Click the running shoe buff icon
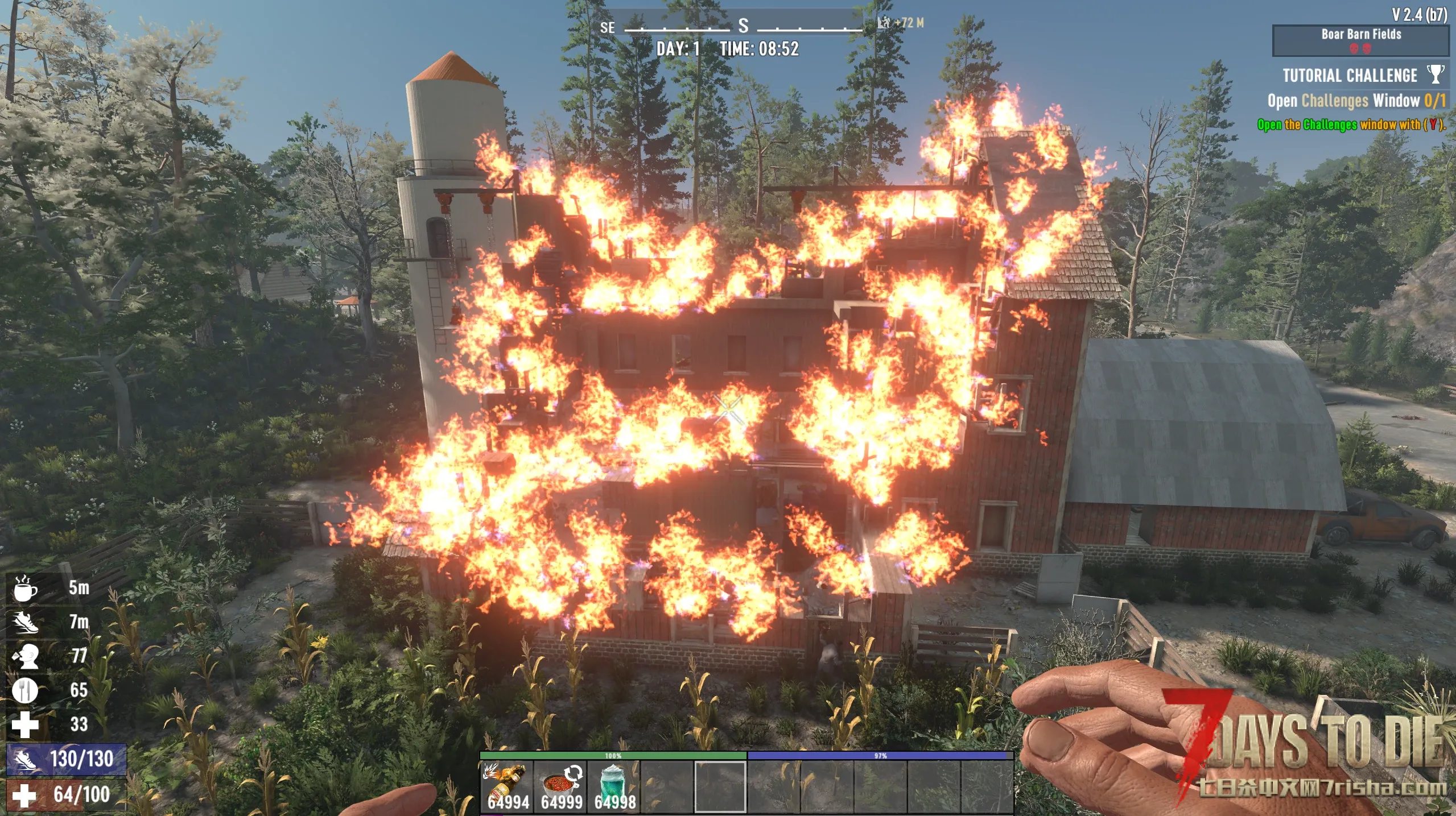 click(x=25, y=622)
